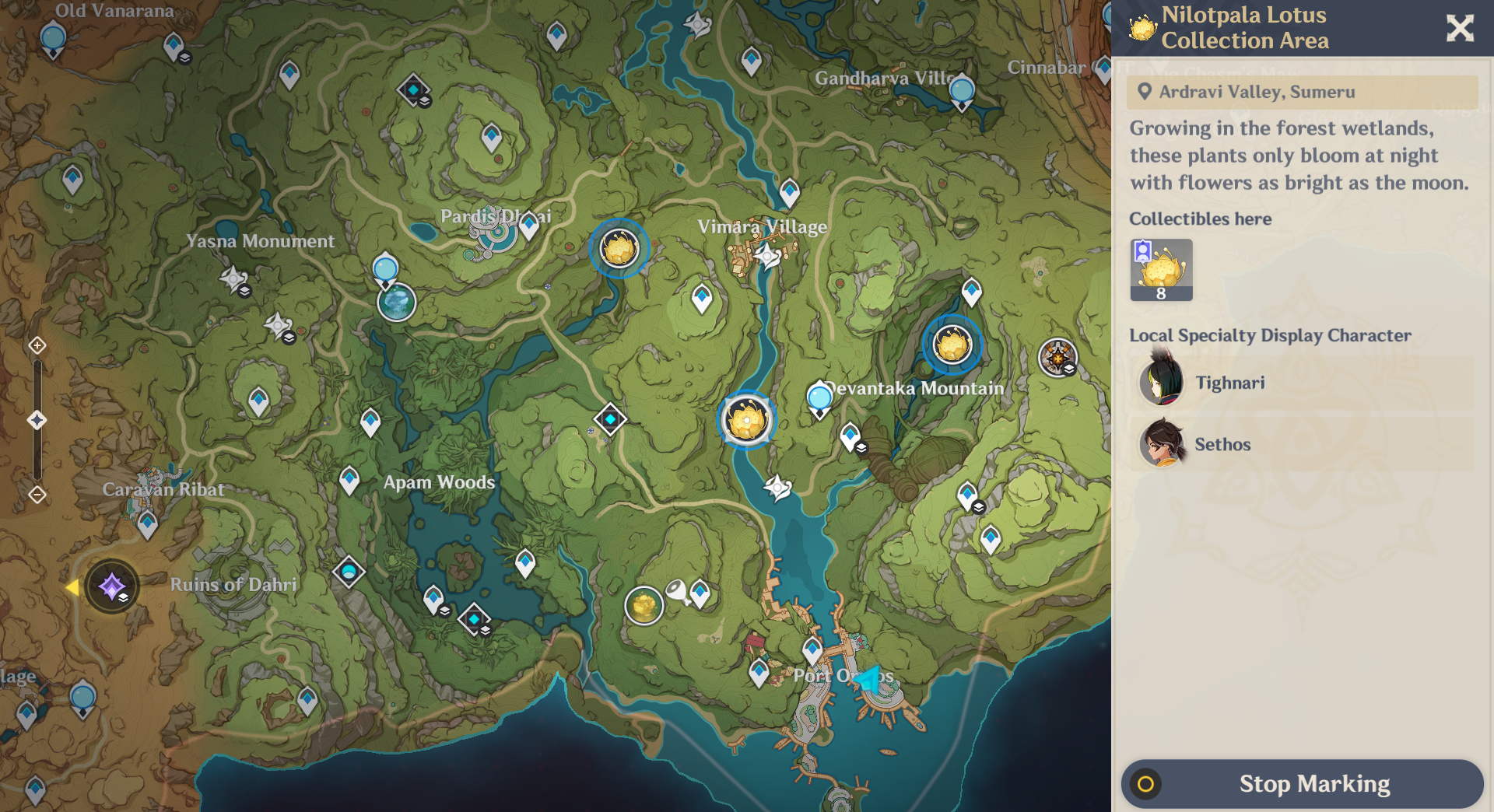Close the Nilotpala Lotus Collection Area panel

click(x=1461, y=28)
